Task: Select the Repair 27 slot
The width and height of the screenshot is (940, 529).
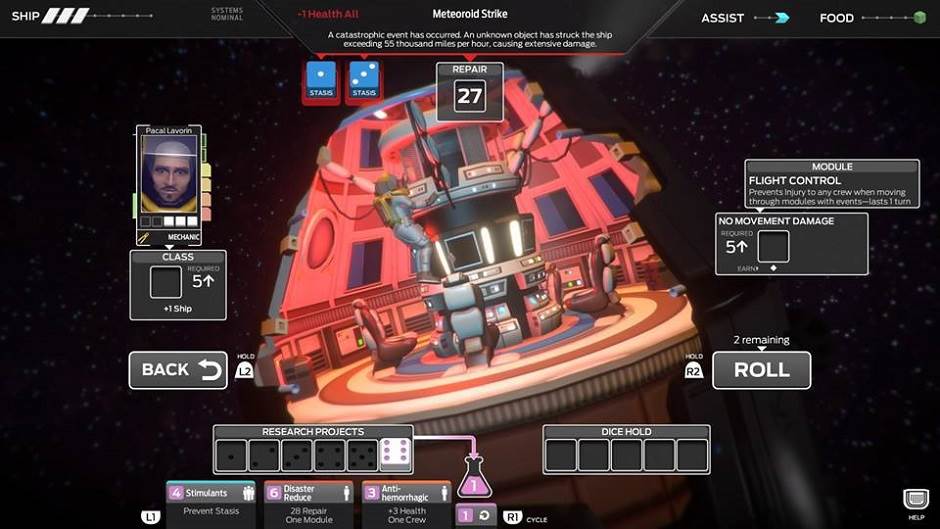Action: coord(469,95)
